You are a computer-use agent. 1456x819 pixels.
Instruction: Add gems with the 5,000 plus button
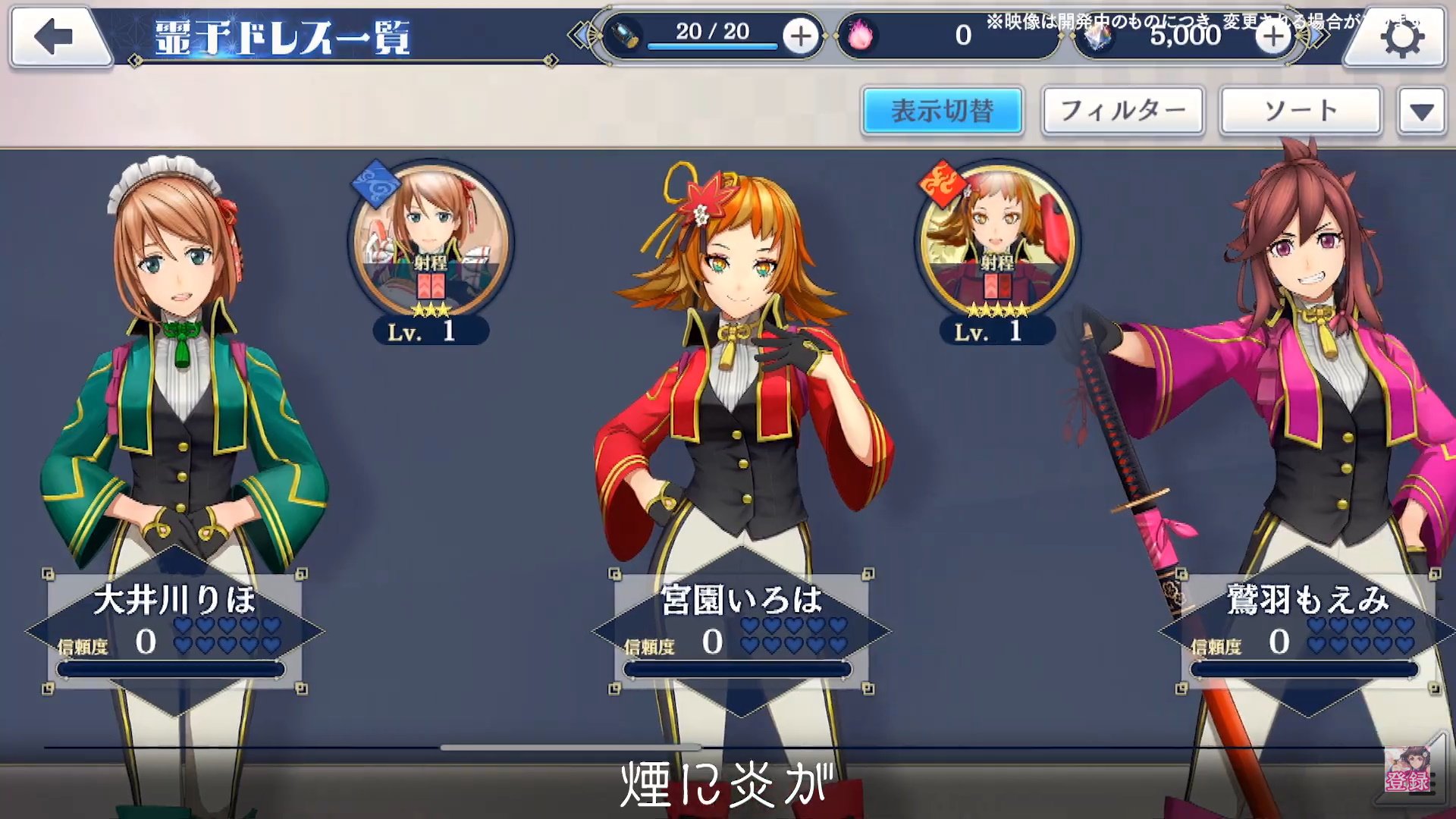(x=1272, y=36)
